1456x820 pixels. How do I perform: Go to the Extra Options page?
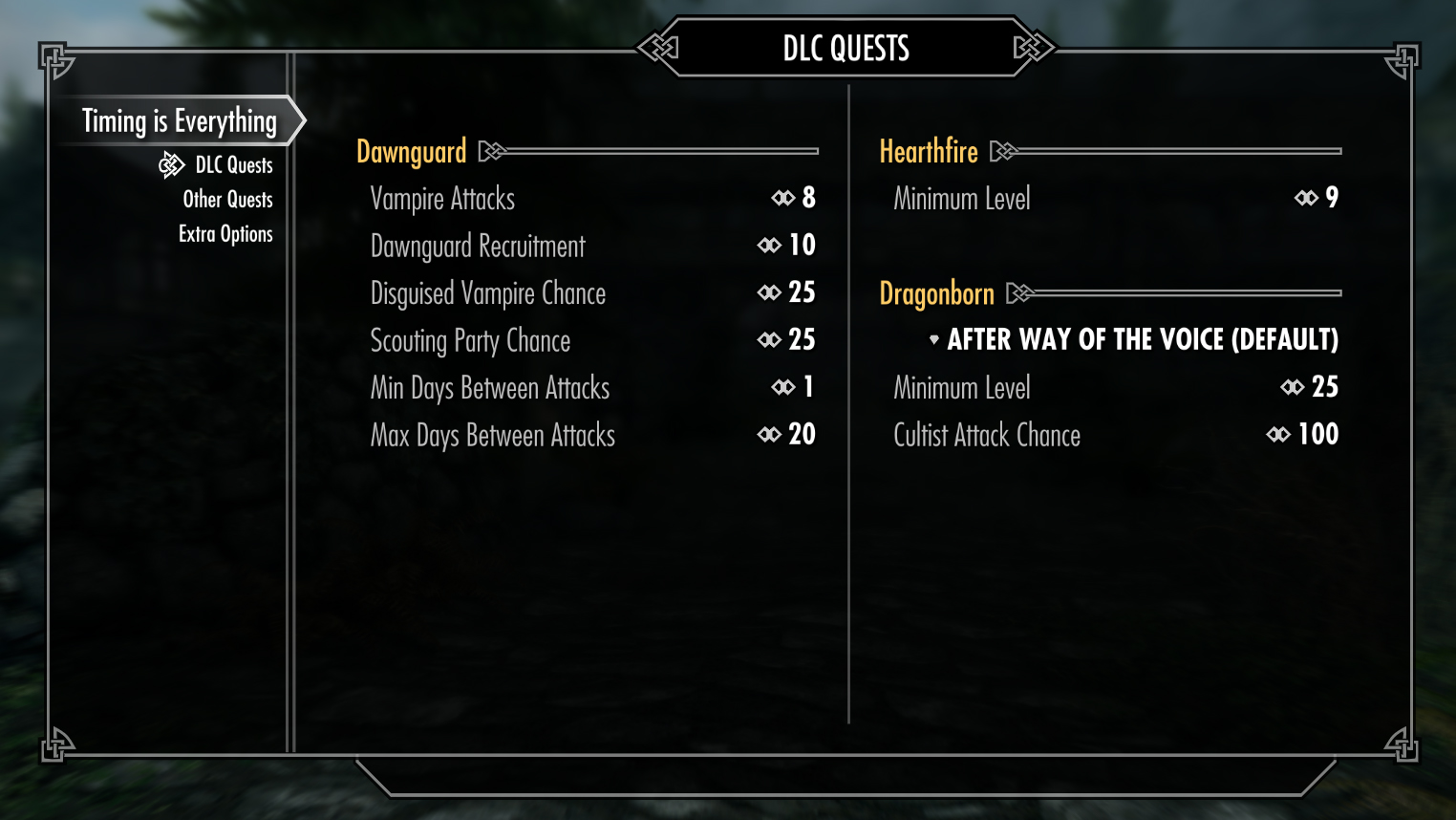225,234
